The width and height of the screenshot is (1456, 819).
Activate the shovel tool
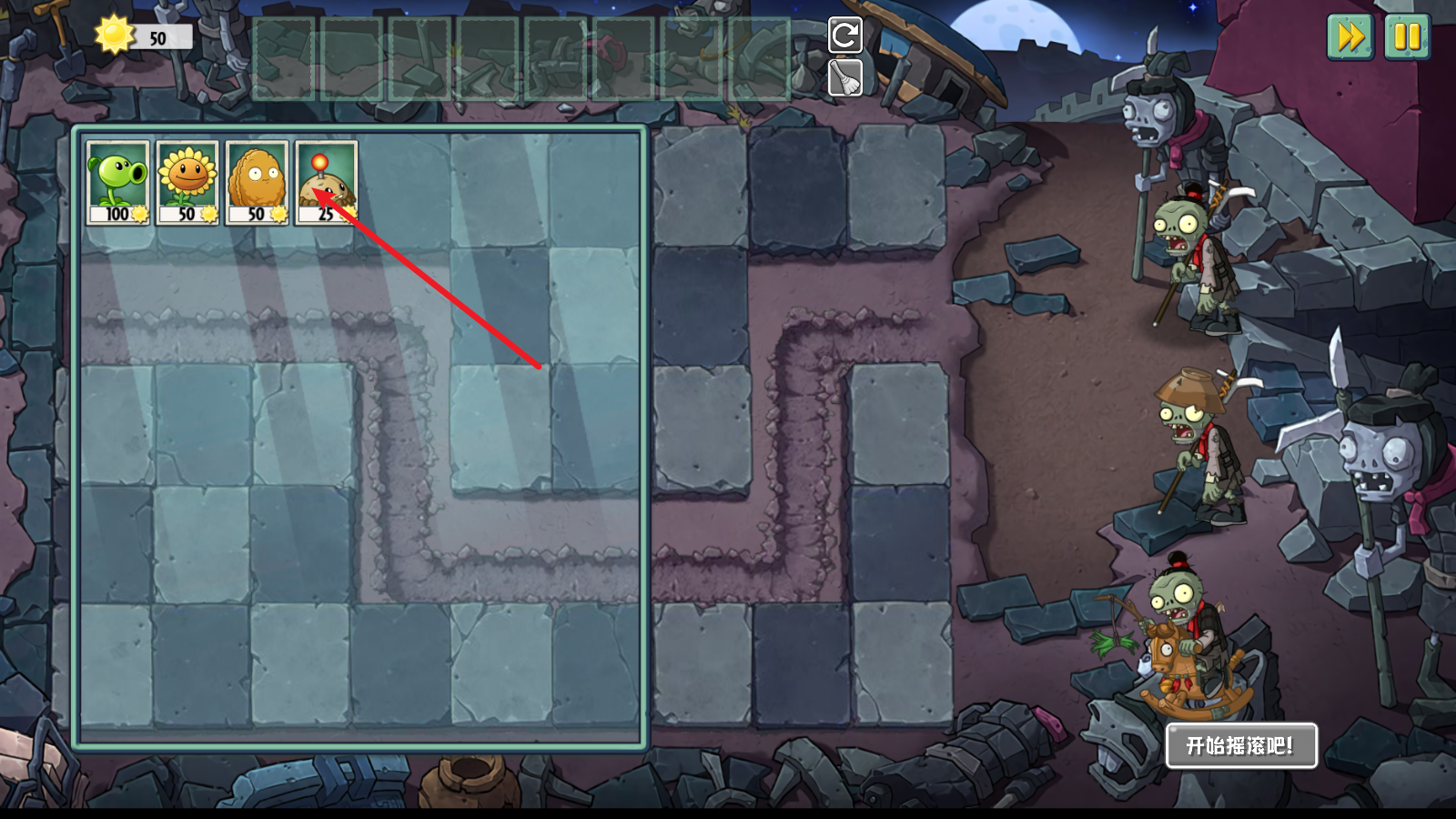[844, 78]
